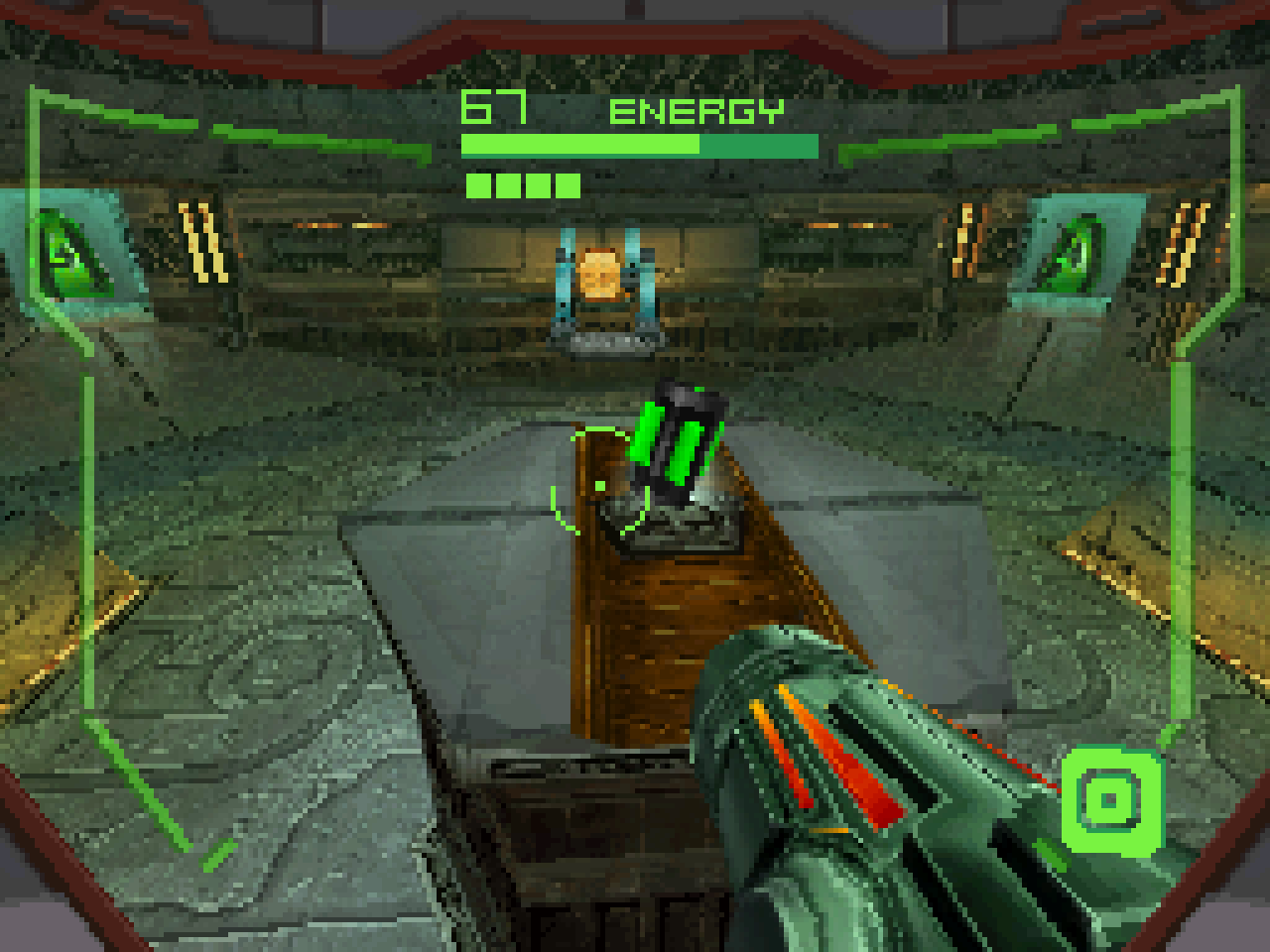This screenshot has height=952, width=1270.
Task: Toggle the last missile ammo square
Action: coord(566,183)
